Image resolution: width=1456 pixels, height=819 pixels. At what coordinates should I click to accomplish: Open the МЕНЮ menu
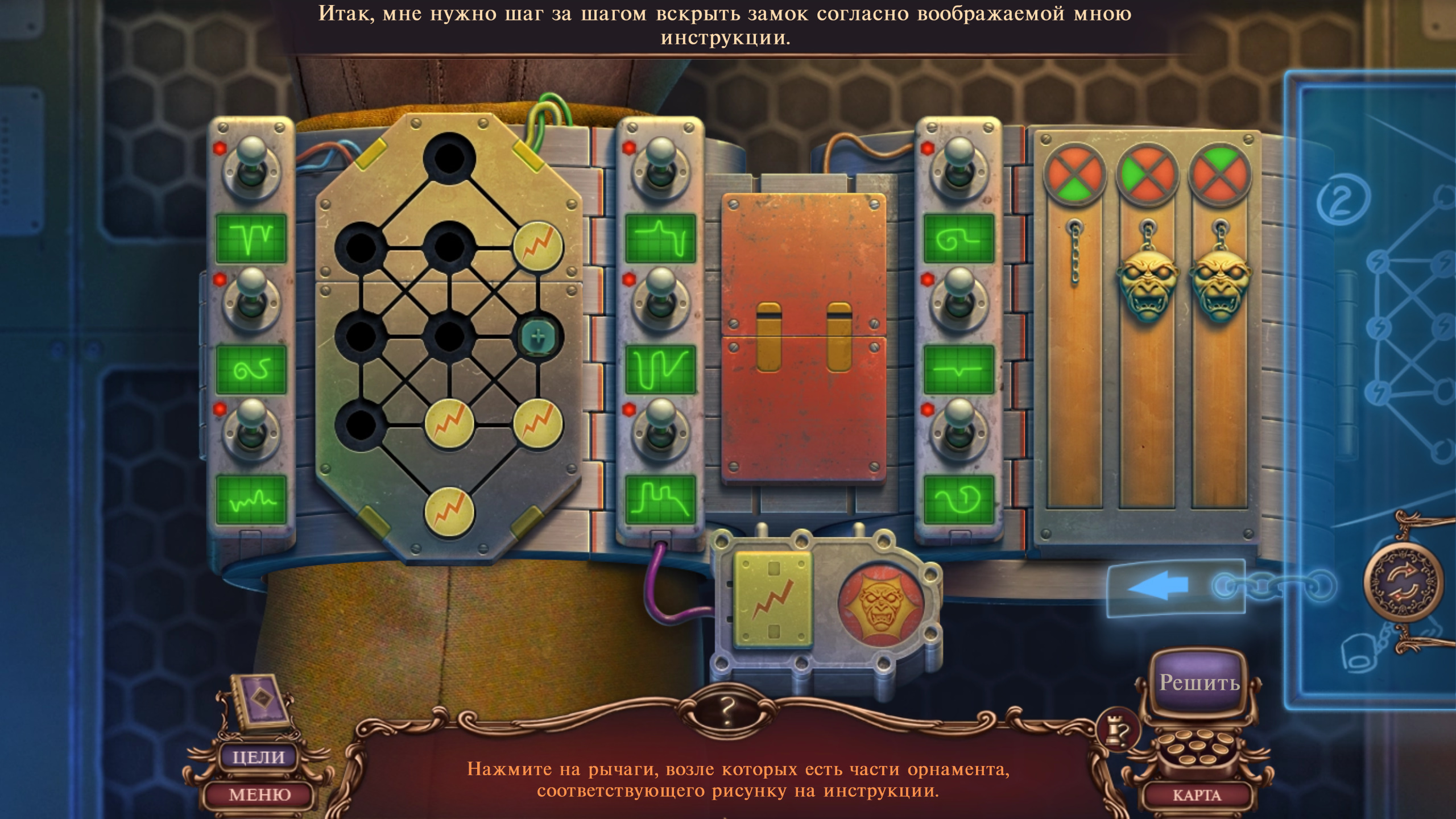pos(259,794)
